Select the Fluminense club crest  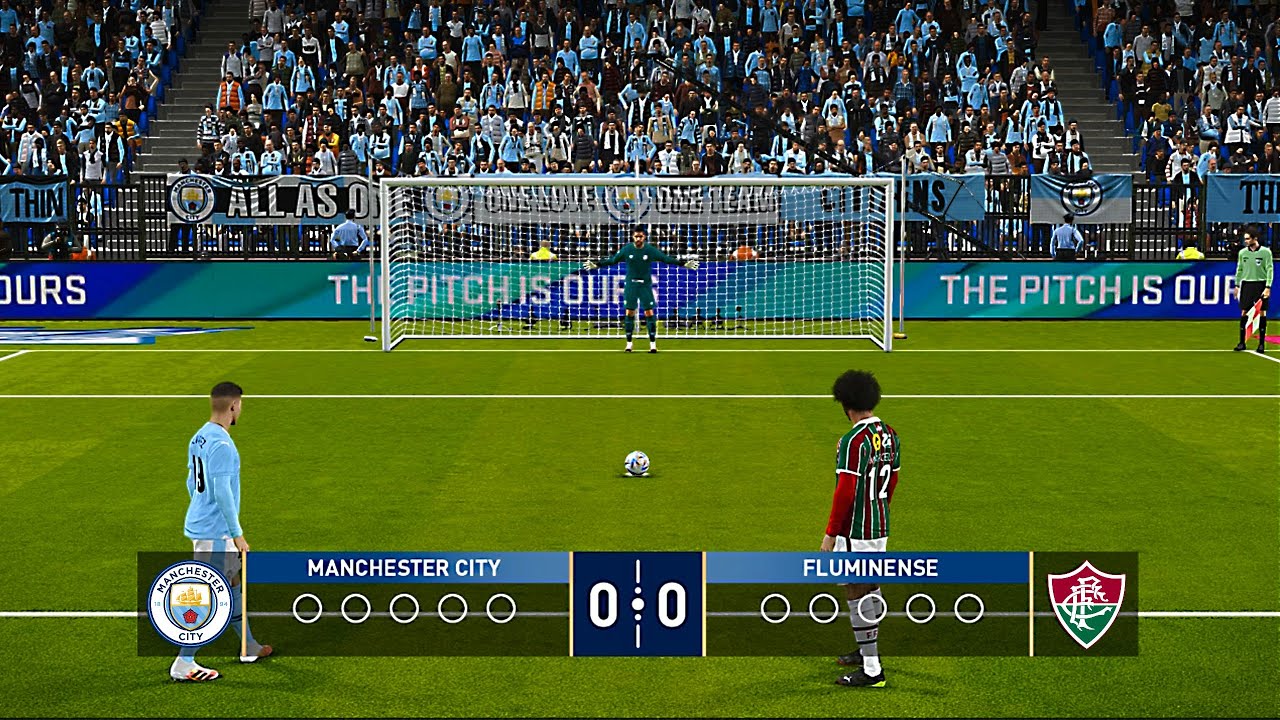point(1086,604)
